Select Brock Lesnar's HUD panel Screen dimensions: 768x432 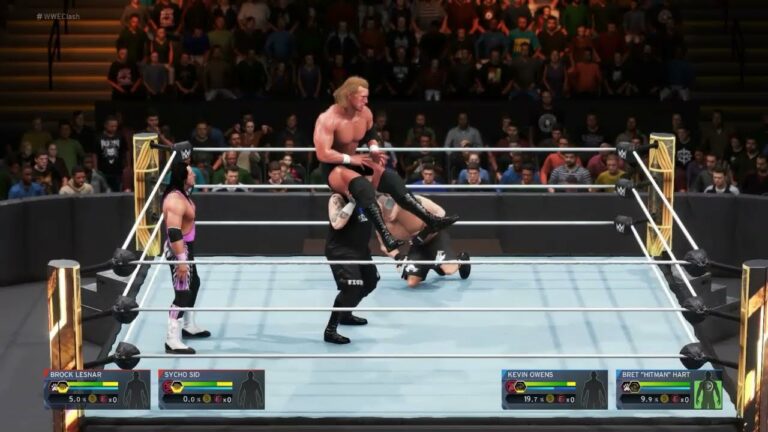96,389
